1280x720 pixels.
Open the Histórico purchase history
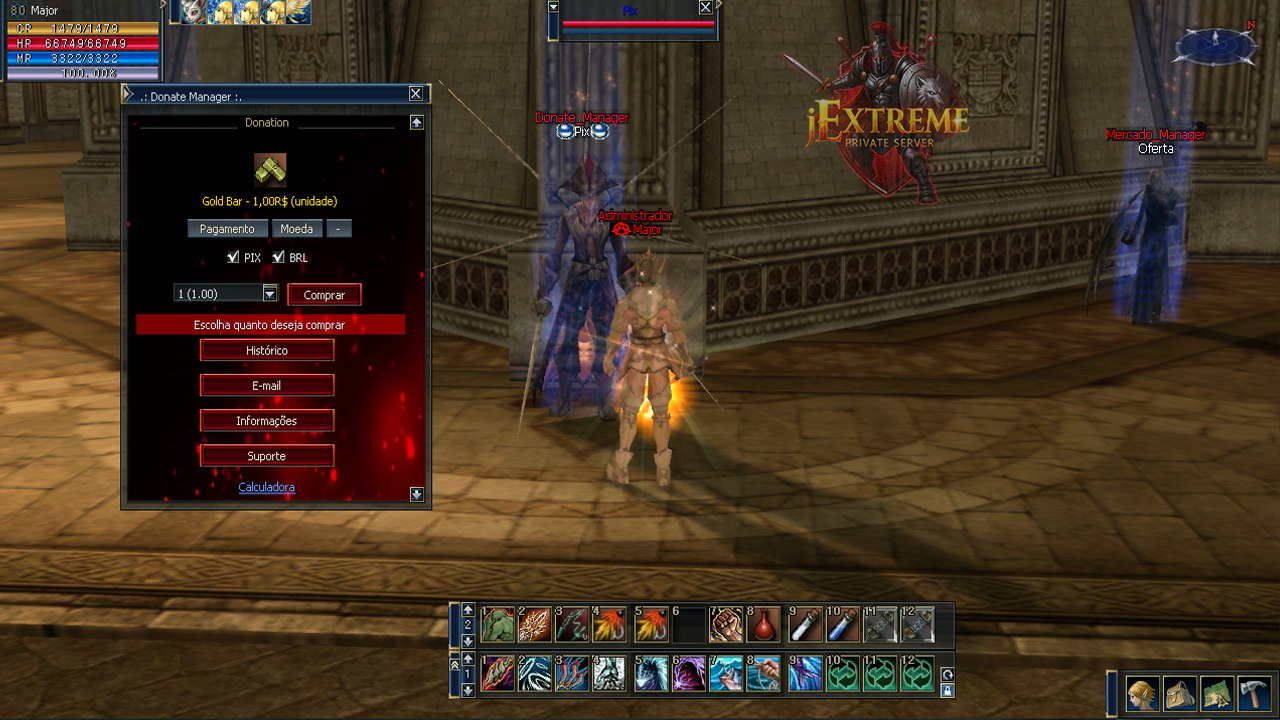pos(267,350)
